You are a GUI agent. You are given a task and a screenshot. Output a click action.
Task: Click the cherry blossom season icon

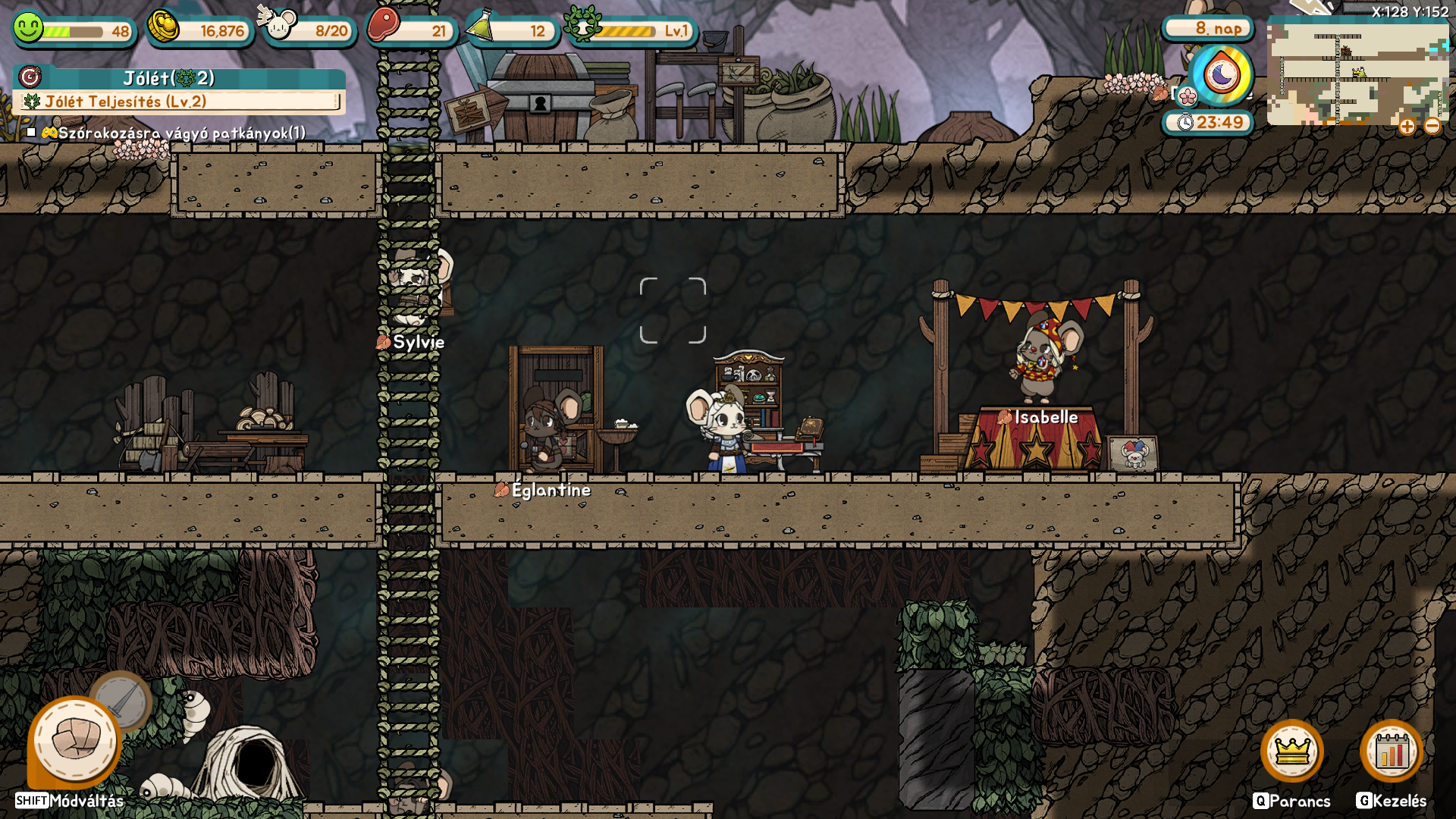coord(1188,96)
